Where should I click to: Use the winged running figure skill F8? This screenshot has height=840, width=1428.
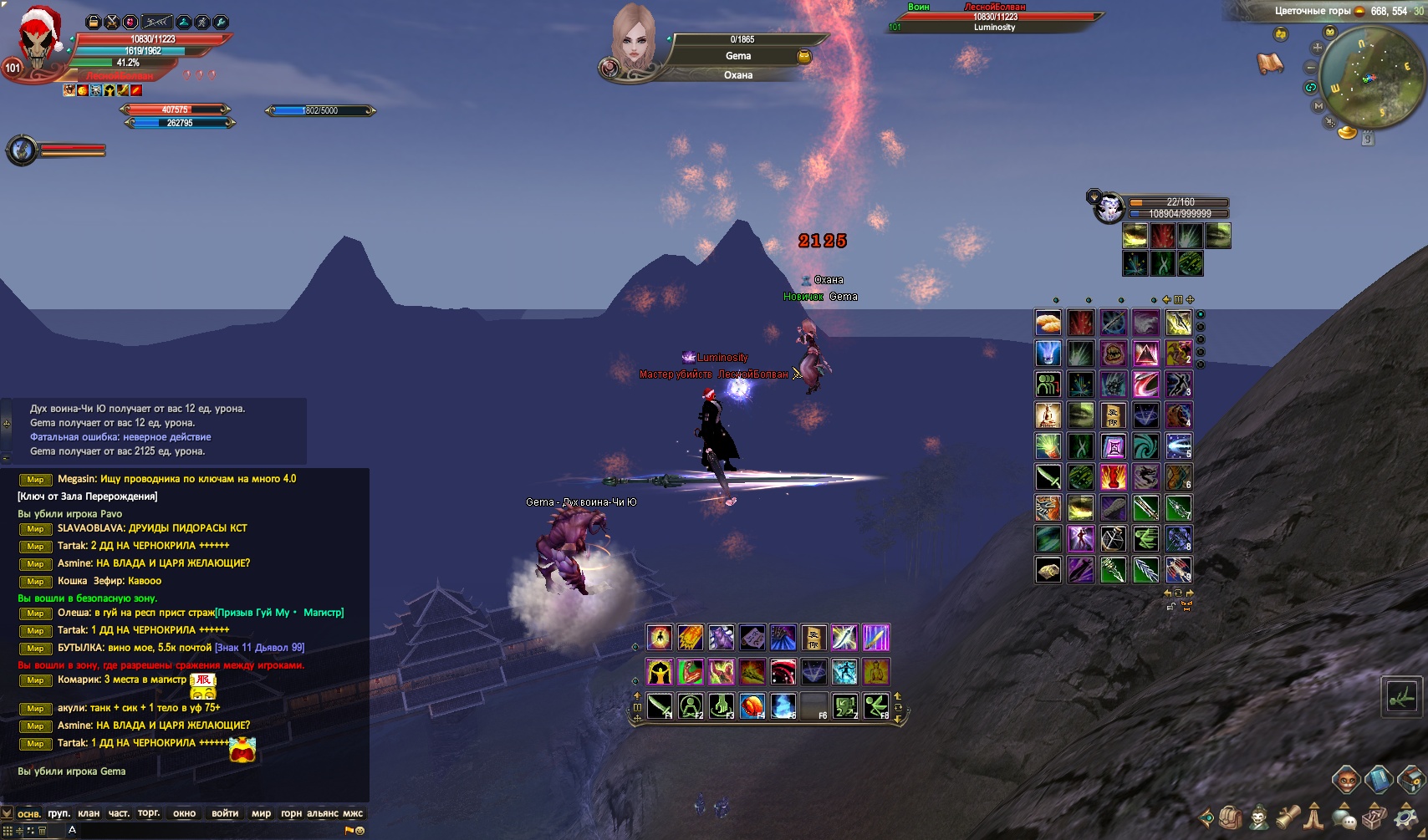click(x=876, y=706)
